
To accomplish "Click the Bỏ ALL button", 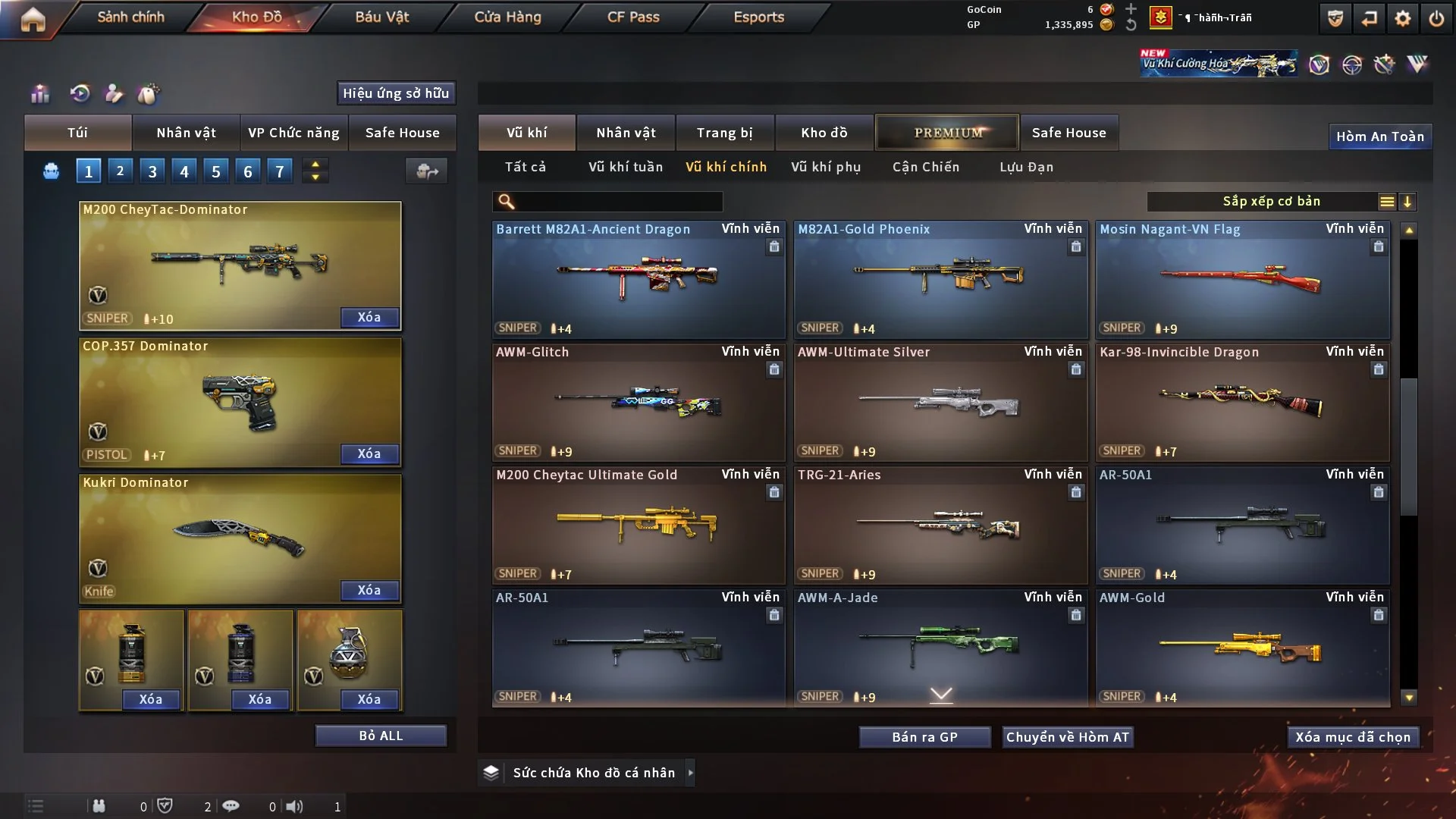I will [381, 736].
